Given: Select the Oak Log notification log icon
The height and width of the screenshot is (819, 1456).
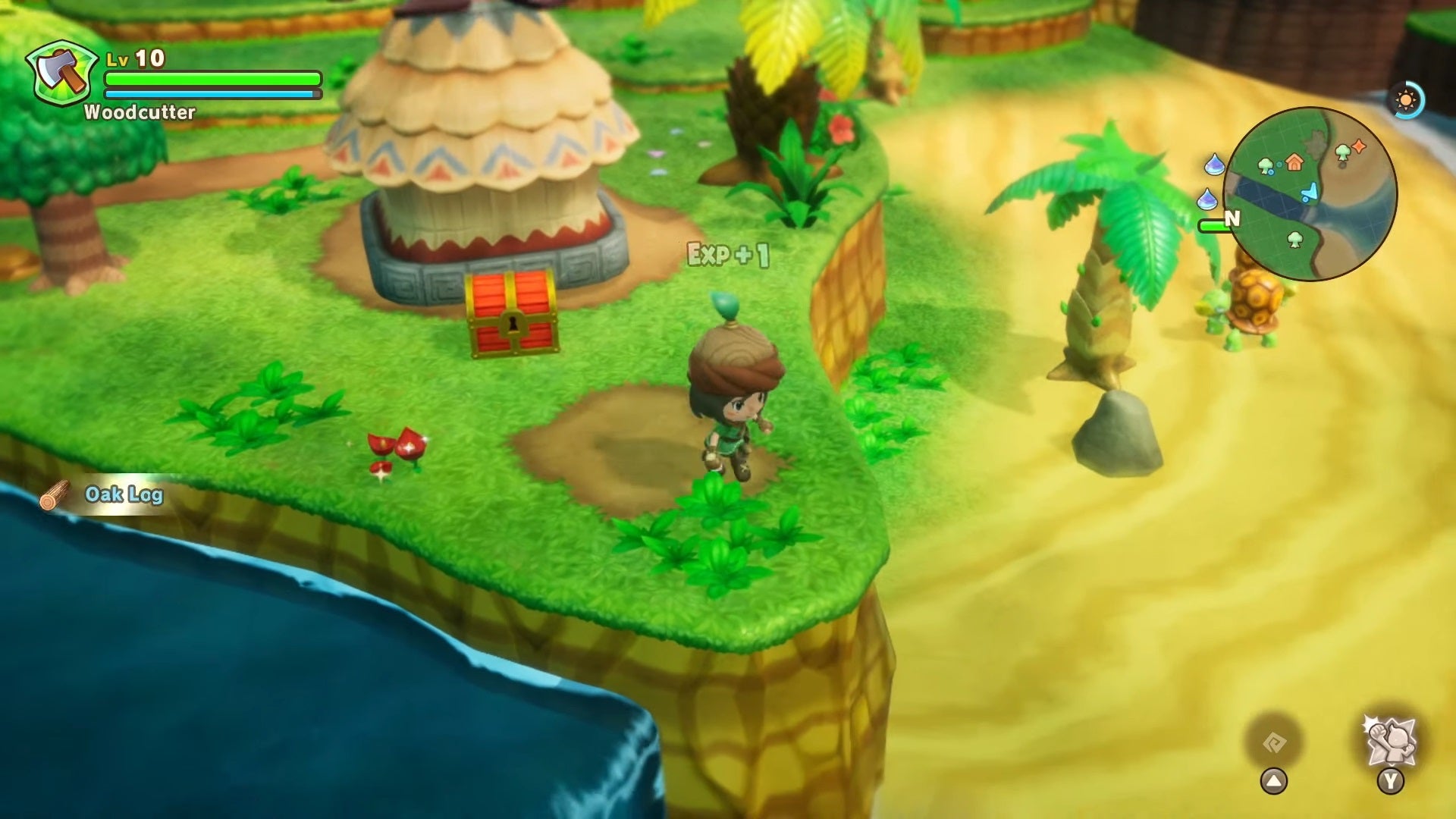Looking at the screenshot, I should coord(55,493).
